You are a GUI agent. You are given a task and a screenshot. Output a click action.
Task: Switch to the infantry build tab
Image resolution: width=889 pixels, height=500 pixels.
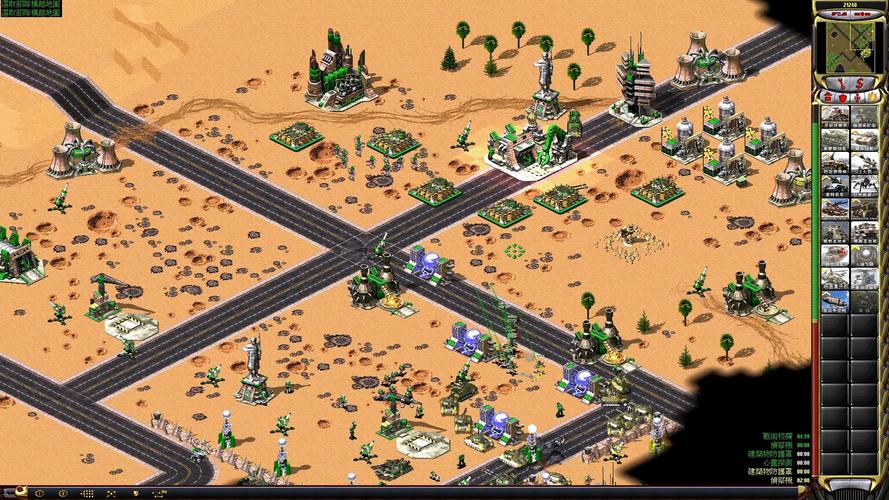858,97
